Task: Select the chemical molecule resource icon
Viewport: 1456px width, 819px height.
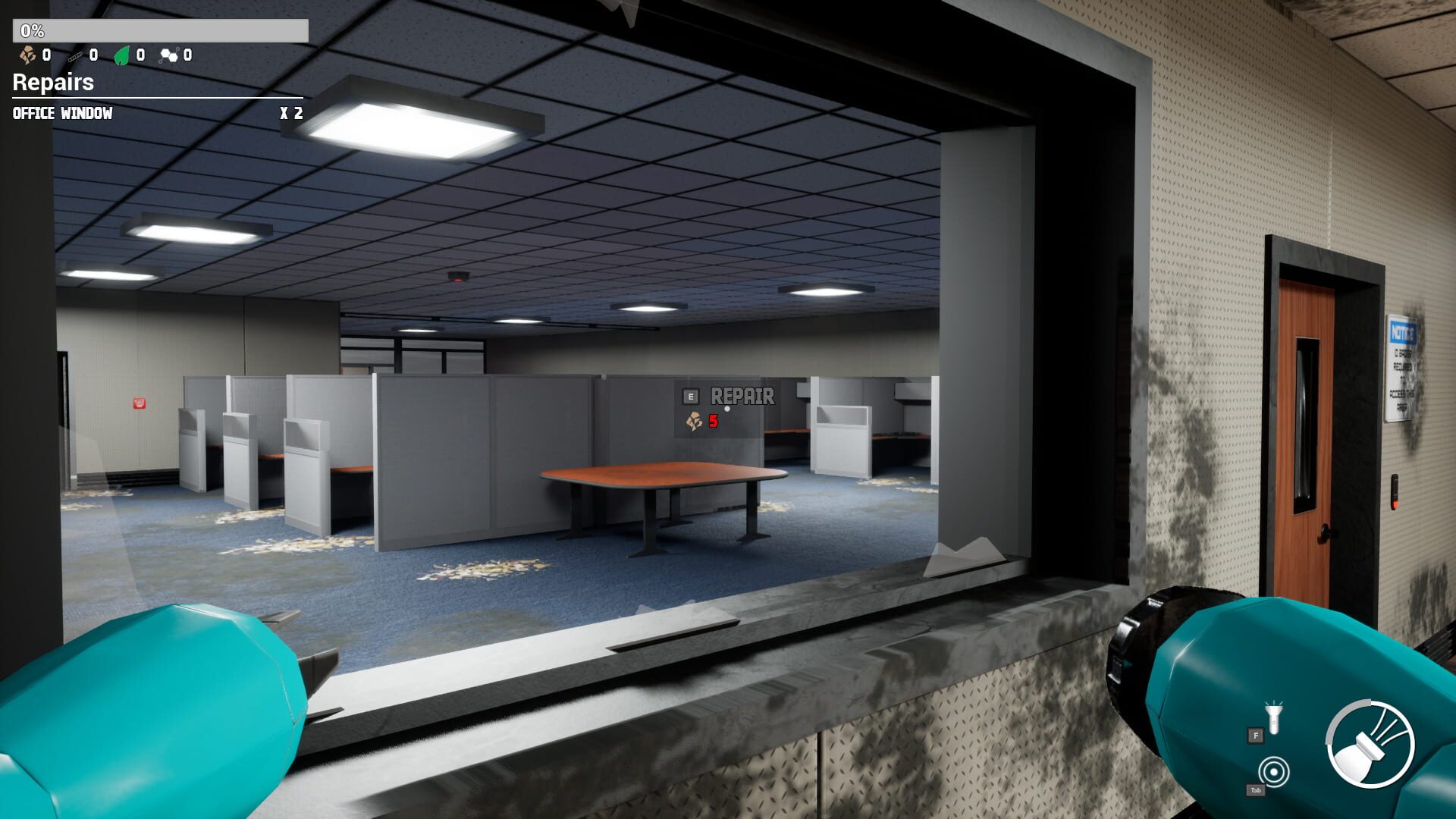Action: point(171,55)
